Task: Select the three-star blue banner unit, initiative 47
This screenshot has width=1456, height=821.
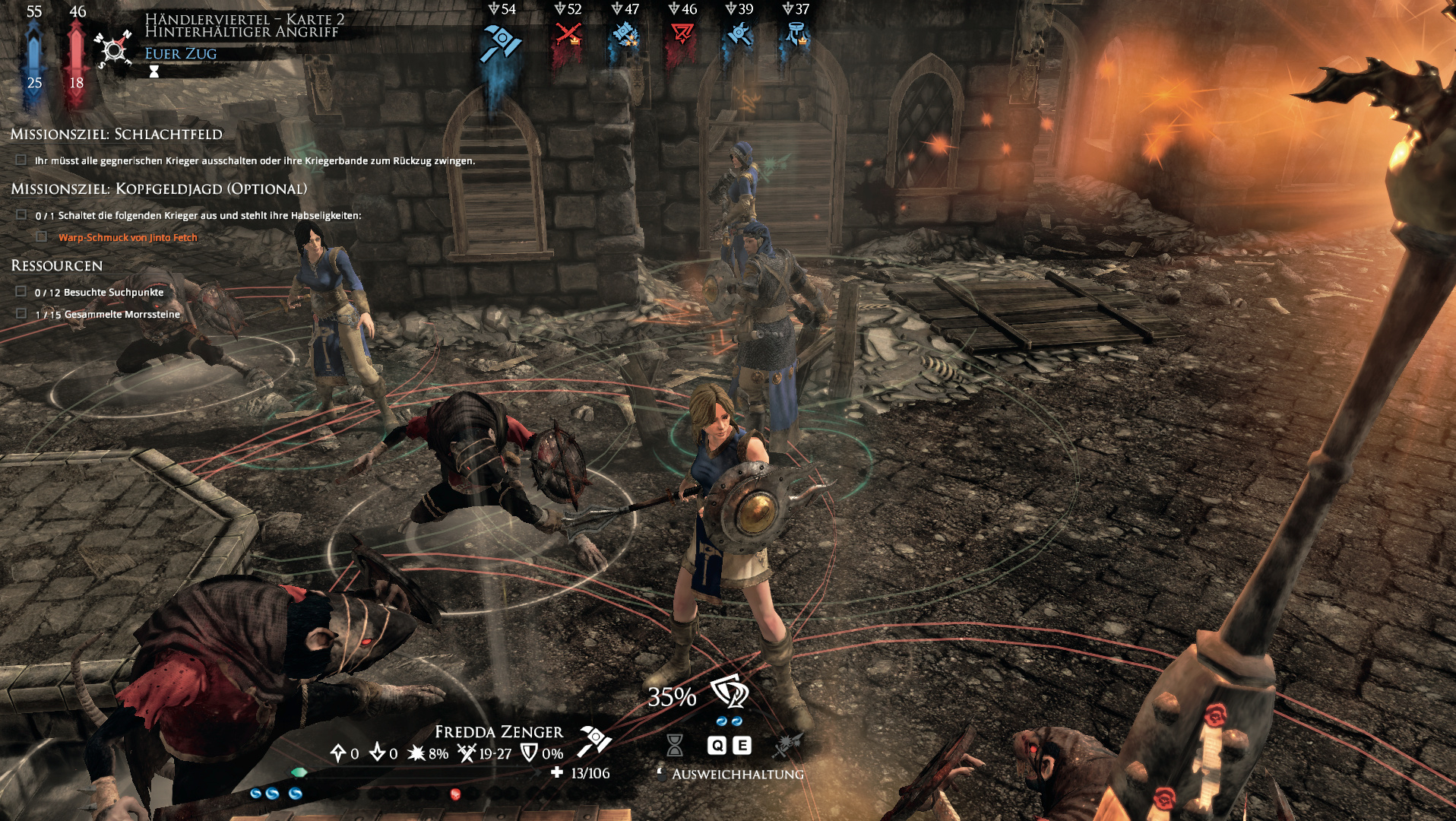Action: point(625,35)
